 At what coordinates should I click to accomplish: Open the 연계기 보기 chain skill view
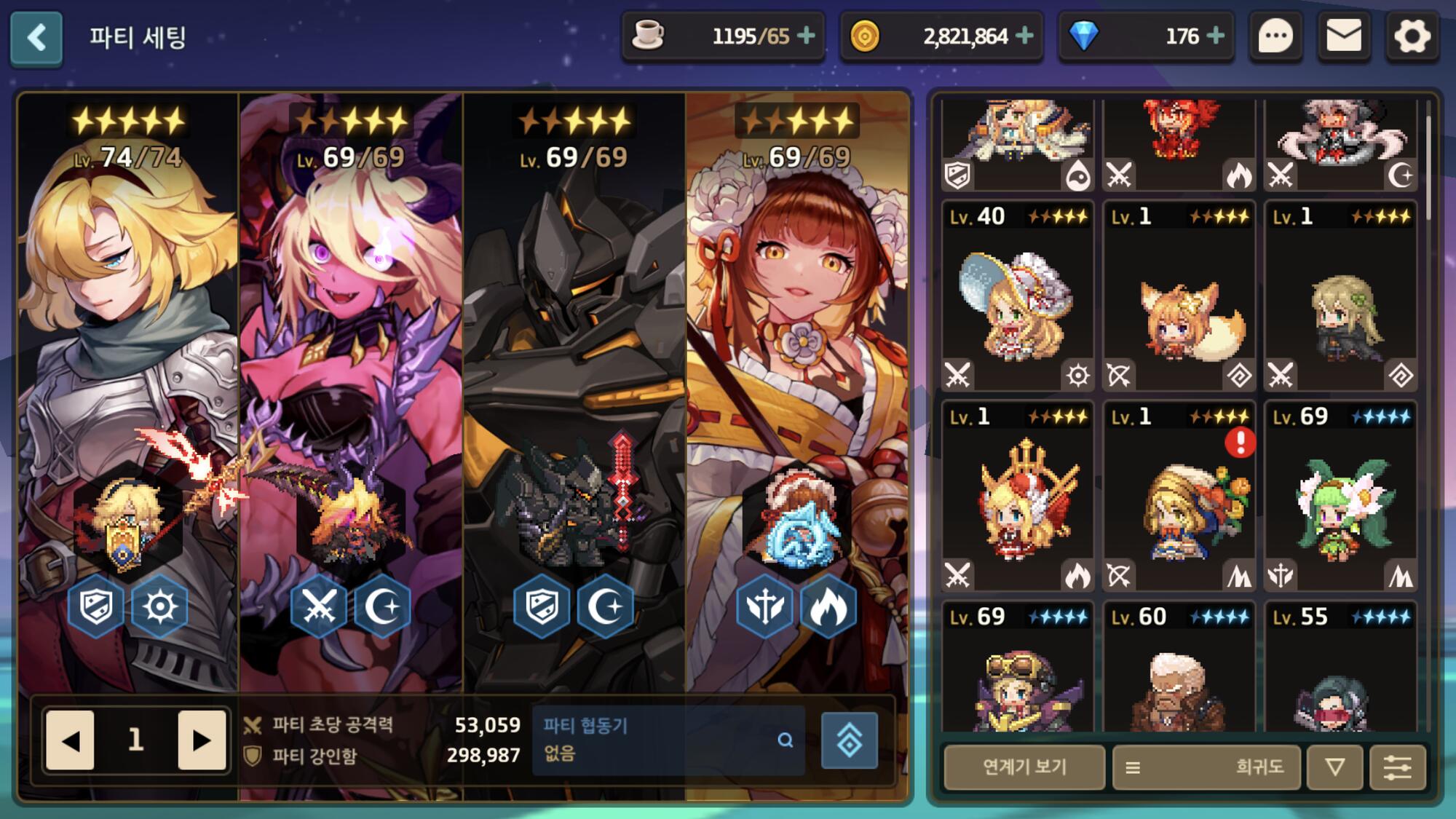pos(1024,767)
